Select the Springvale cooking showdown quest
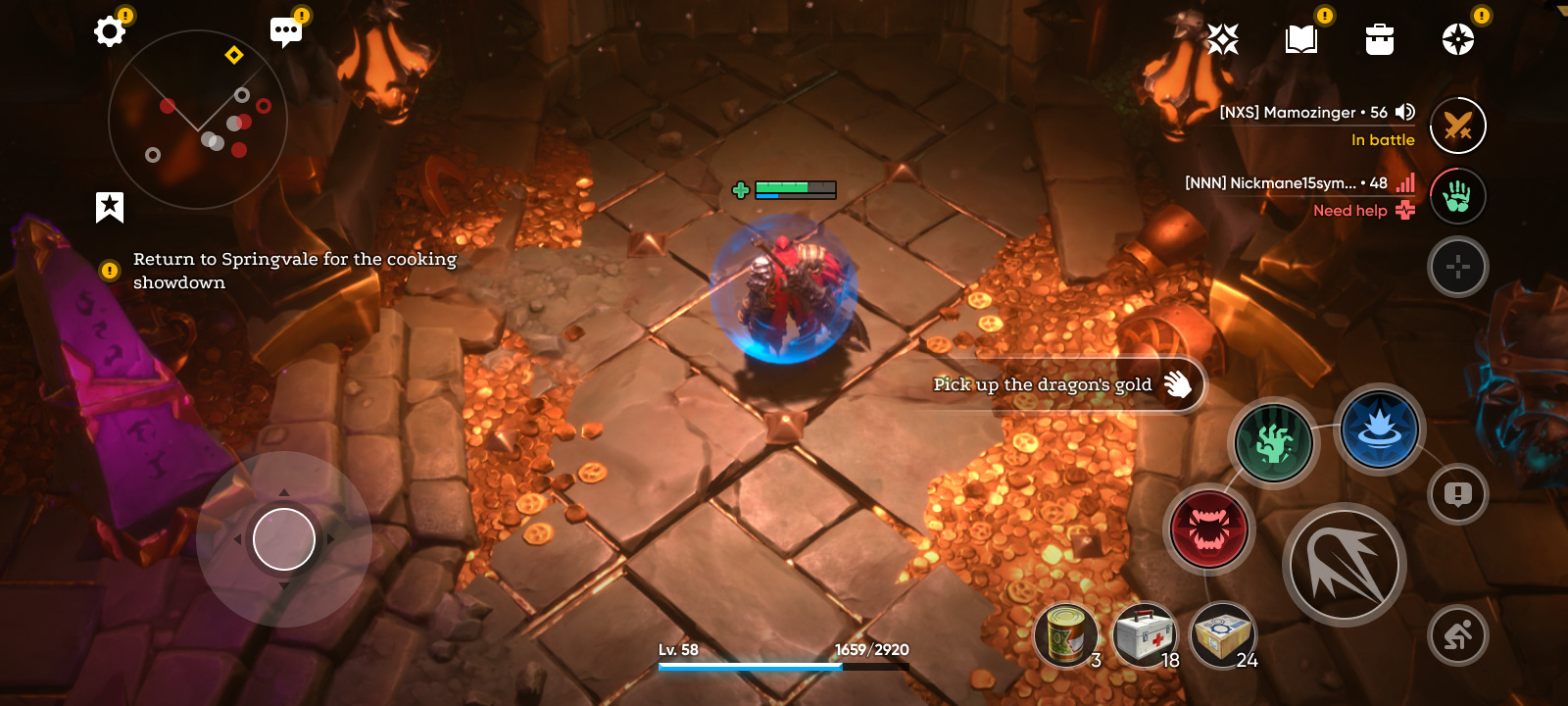Screen dimensions: 1568x706 coord(294,271)
